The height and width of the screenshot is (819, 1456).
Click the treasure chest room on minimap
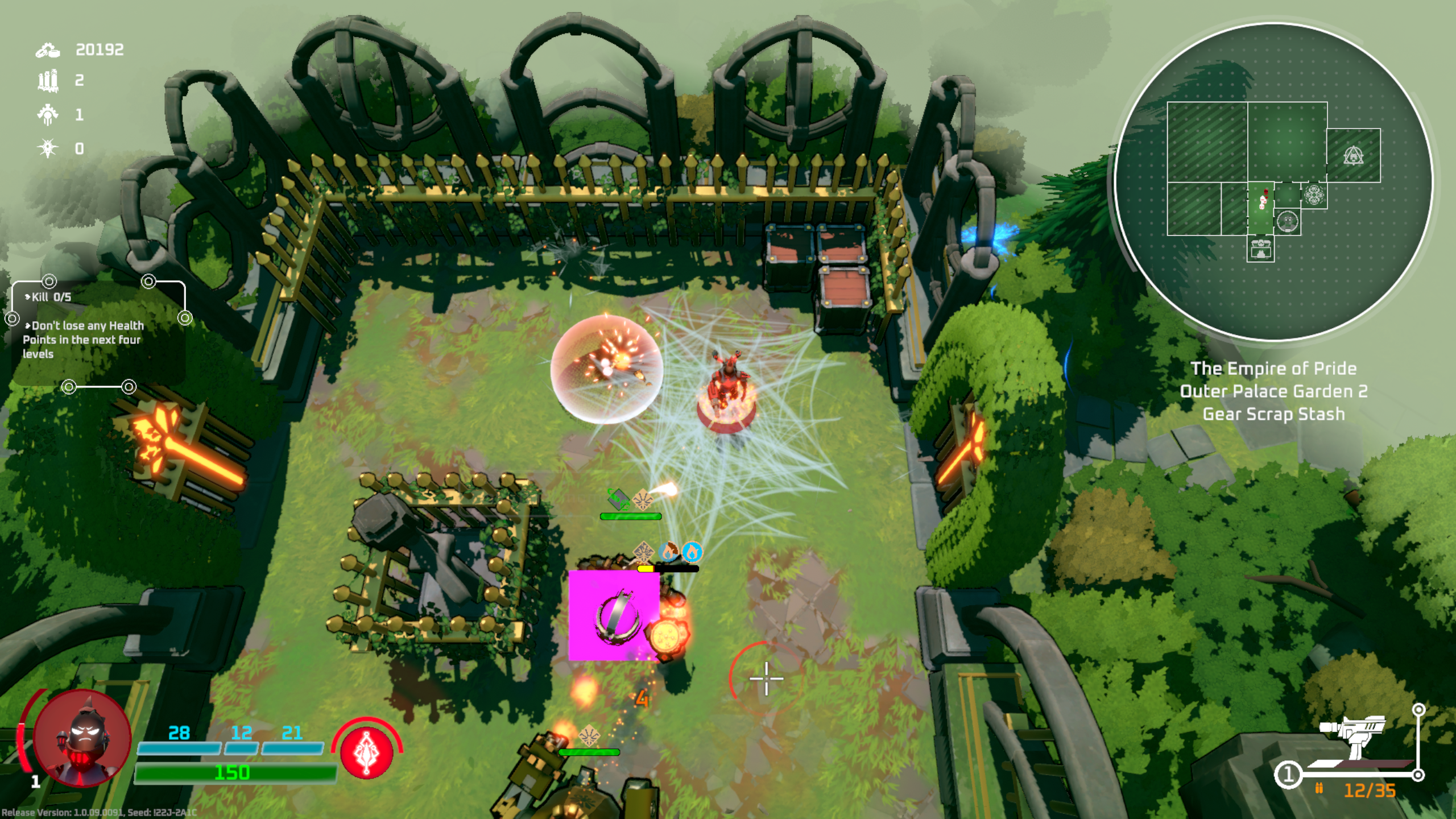1260,249
